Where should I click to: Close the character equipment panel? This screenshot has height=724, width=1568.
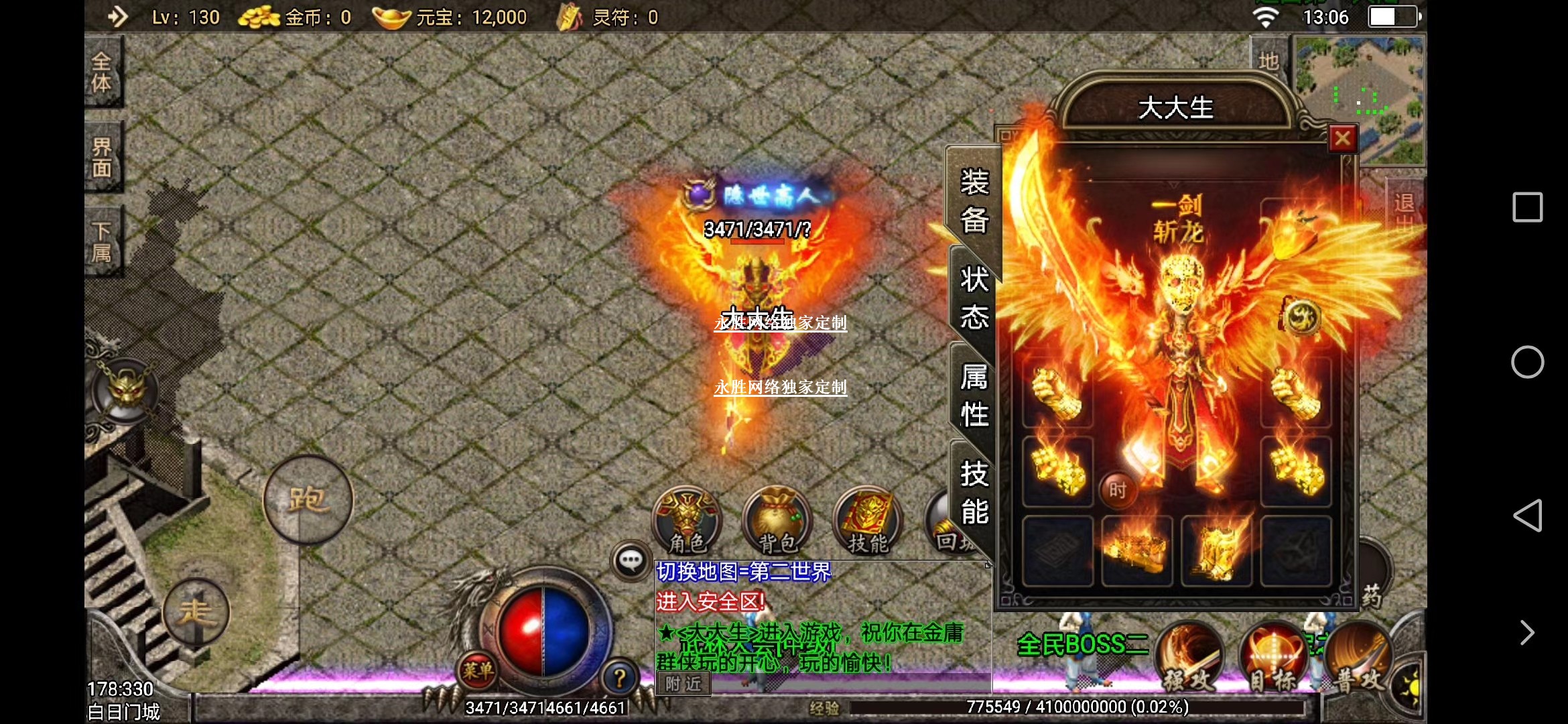click(x=1342, y=139)
